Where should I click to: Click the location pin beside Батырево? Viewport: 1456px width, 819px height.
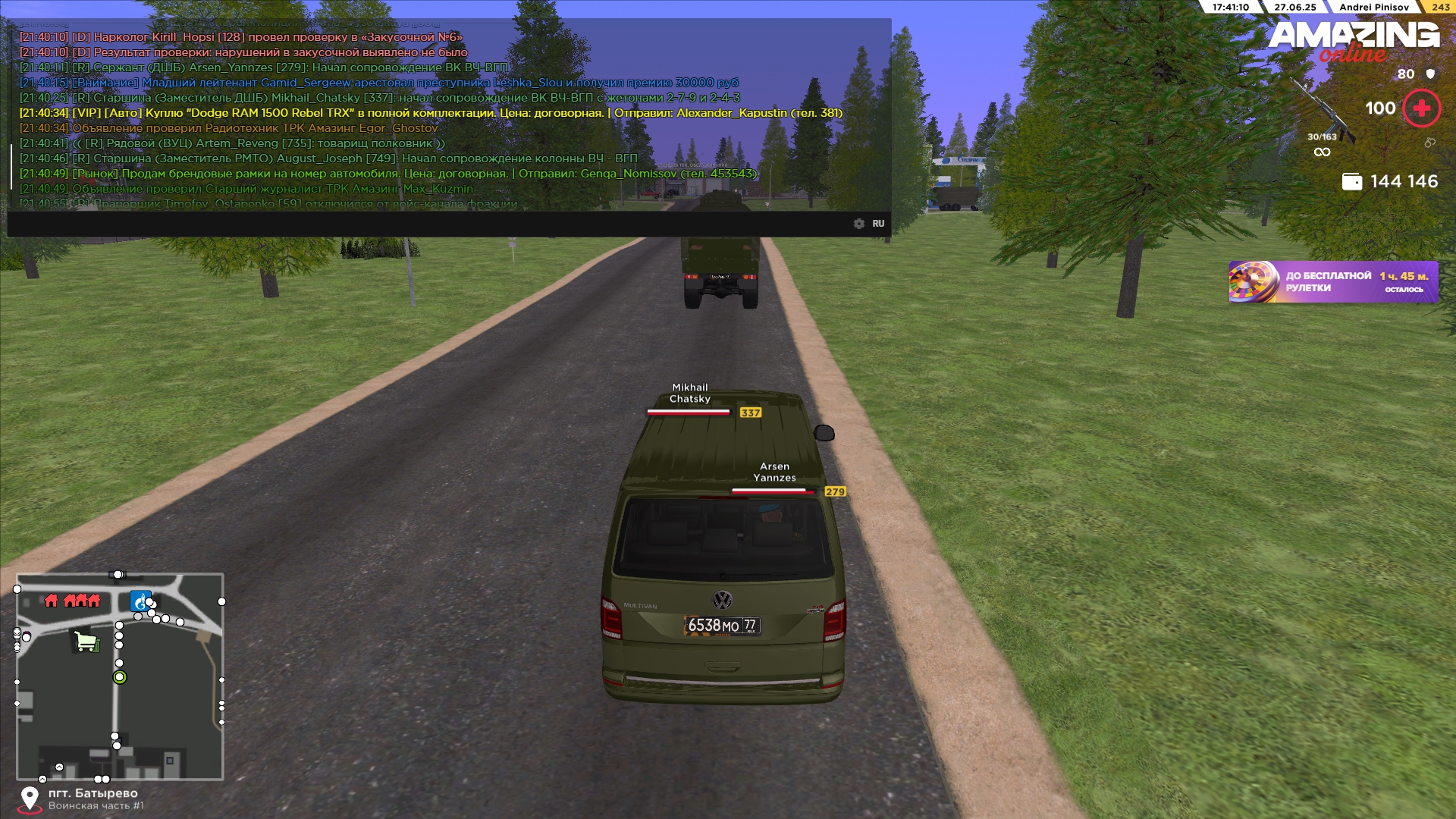30,799
